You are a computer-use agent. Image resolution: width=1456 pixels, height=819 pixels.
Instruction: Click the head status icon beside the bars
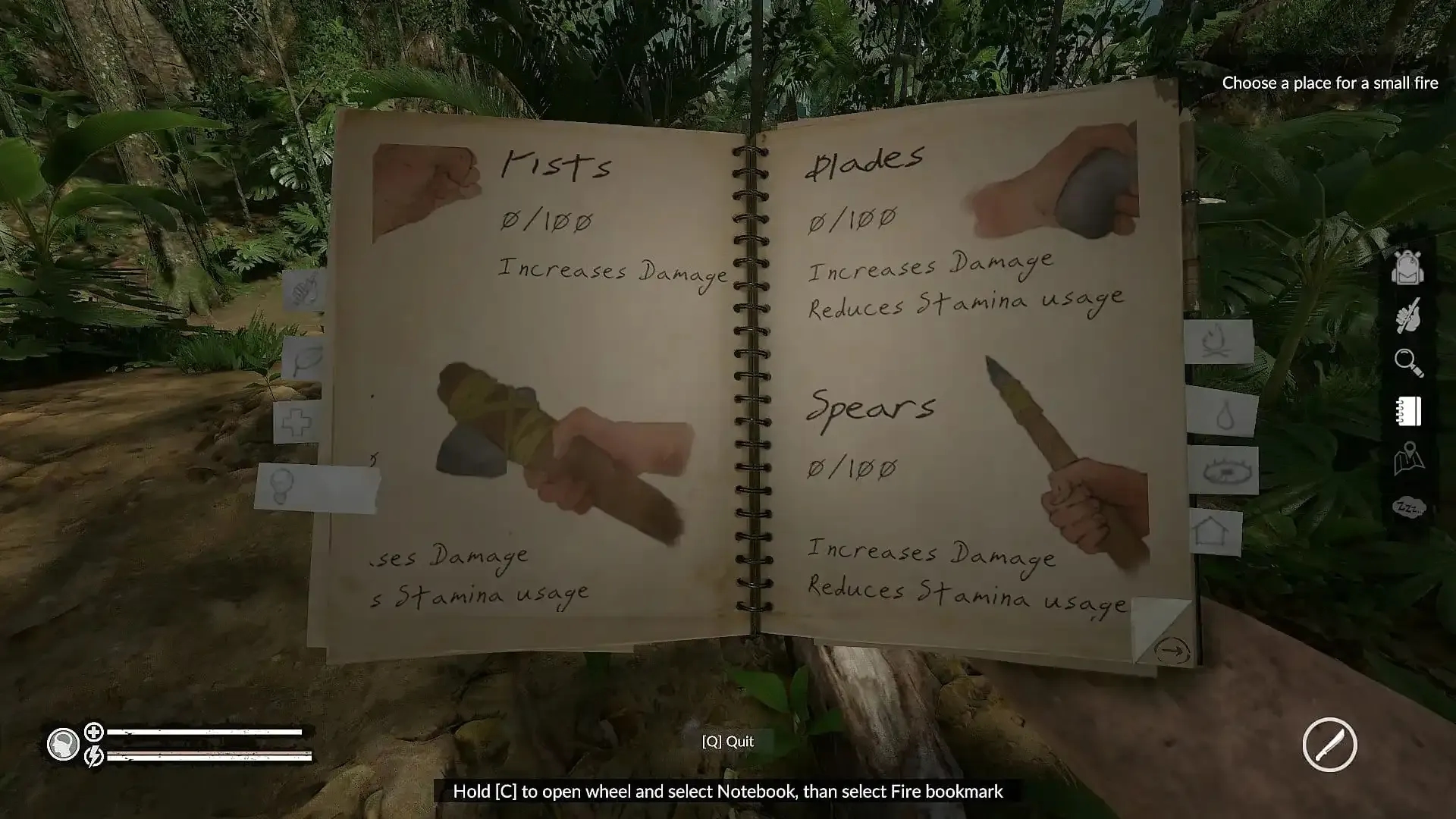click(63, 744)
